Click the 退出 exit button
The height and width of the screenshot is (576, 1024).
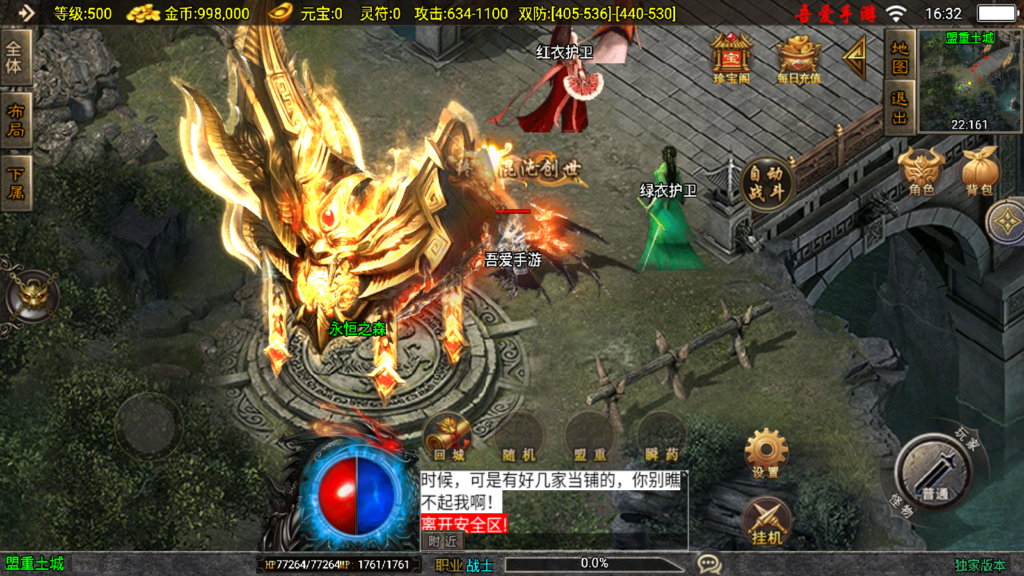(900, 108)
